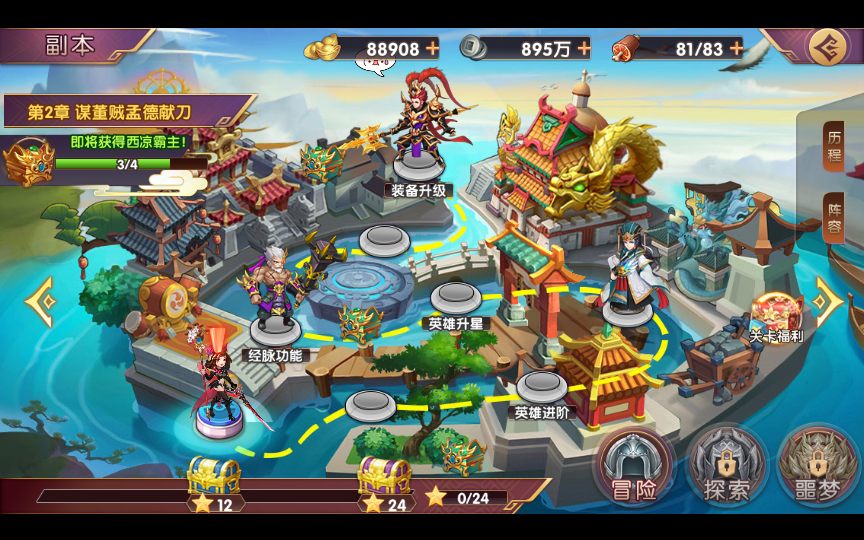This screenshot has width=864, height=540.
Task: Add silver coins using the plus button
Action: (582, 47)
